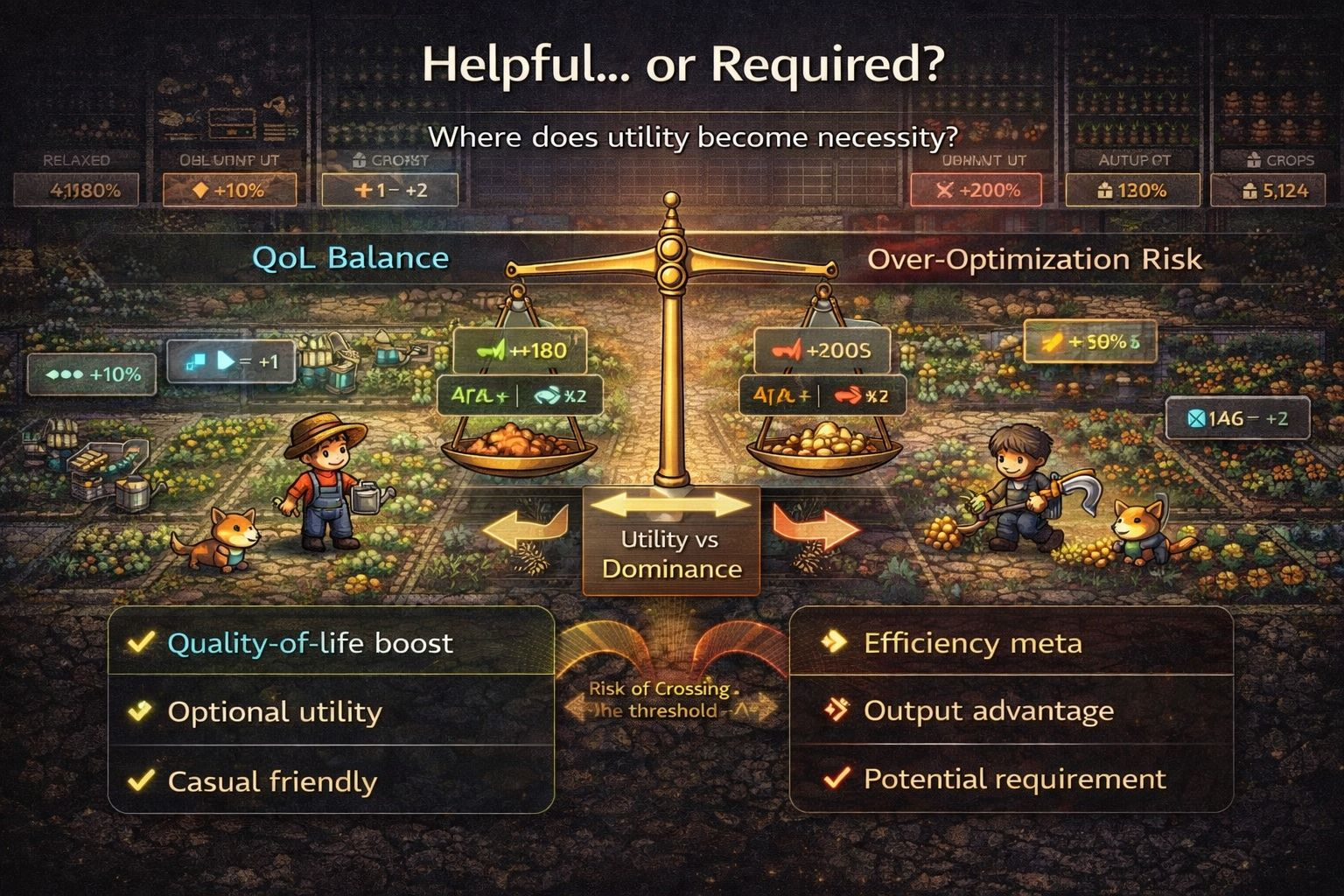Choose the Optional utility entry
1344x896 pixels.
click(331, 711)
